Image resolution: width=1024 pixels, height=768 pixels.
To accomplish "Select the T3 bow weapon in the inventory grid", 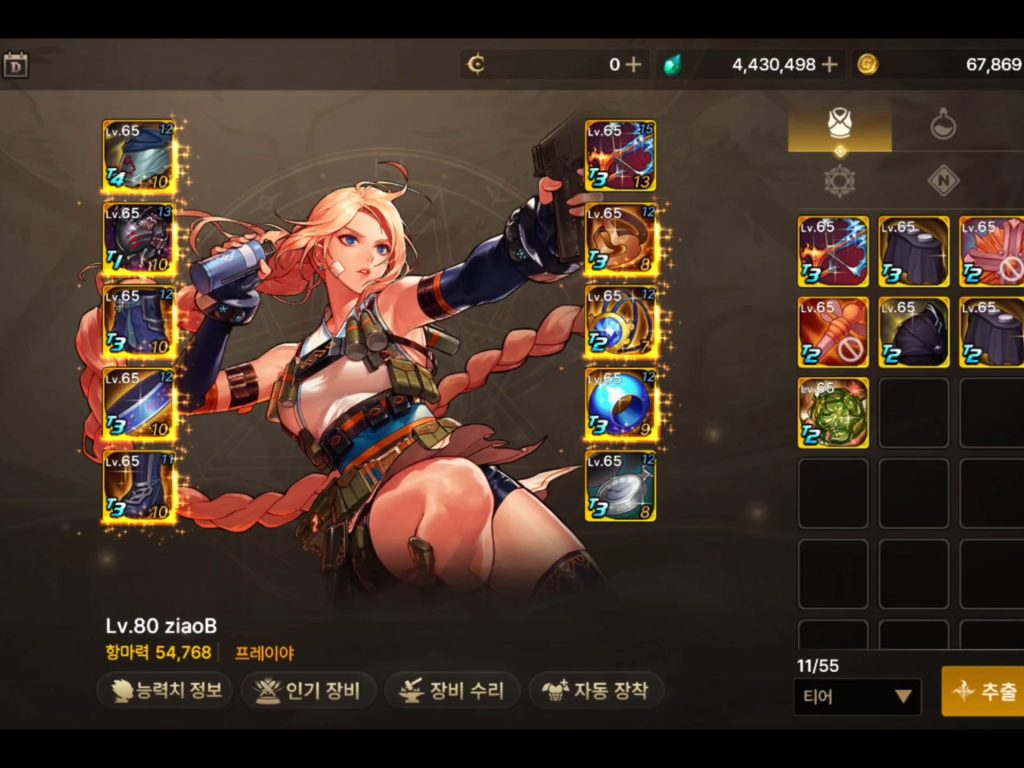I will click(833, 251).
